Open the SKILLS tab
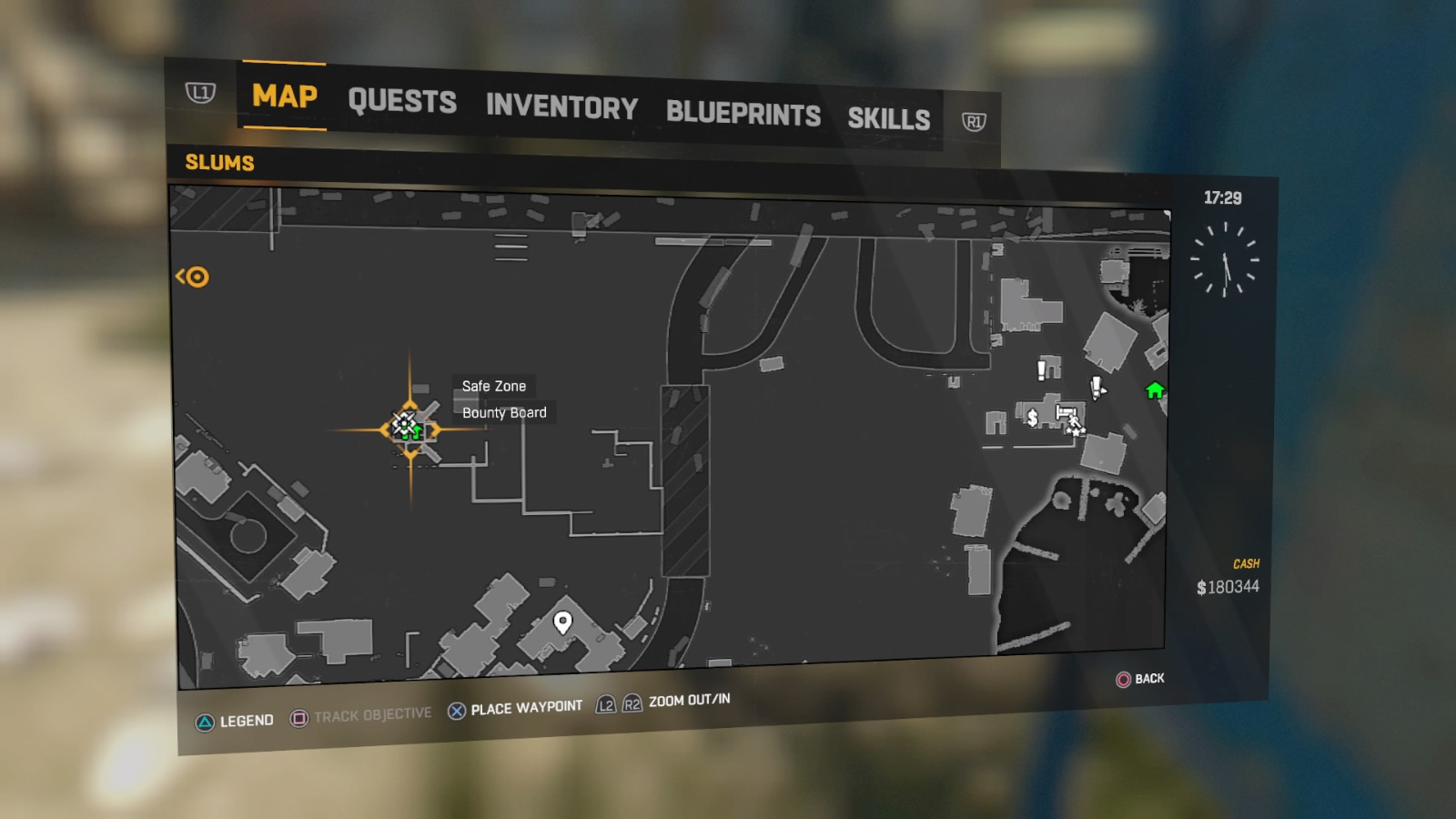The image size is (1456, 819). click(890, 117)
